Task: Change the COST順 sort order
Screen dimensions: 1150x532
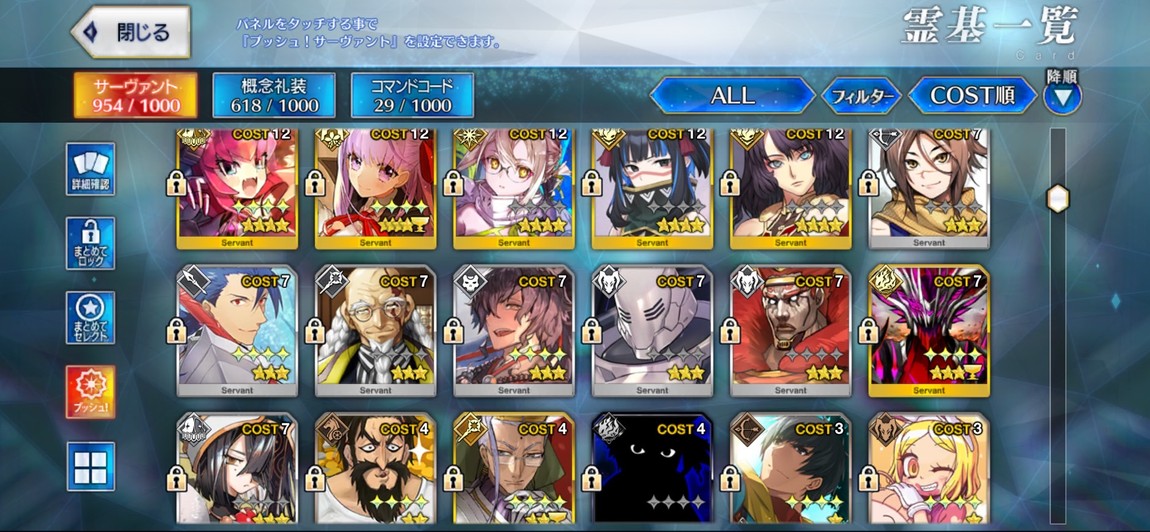Action: coord(972,96)
